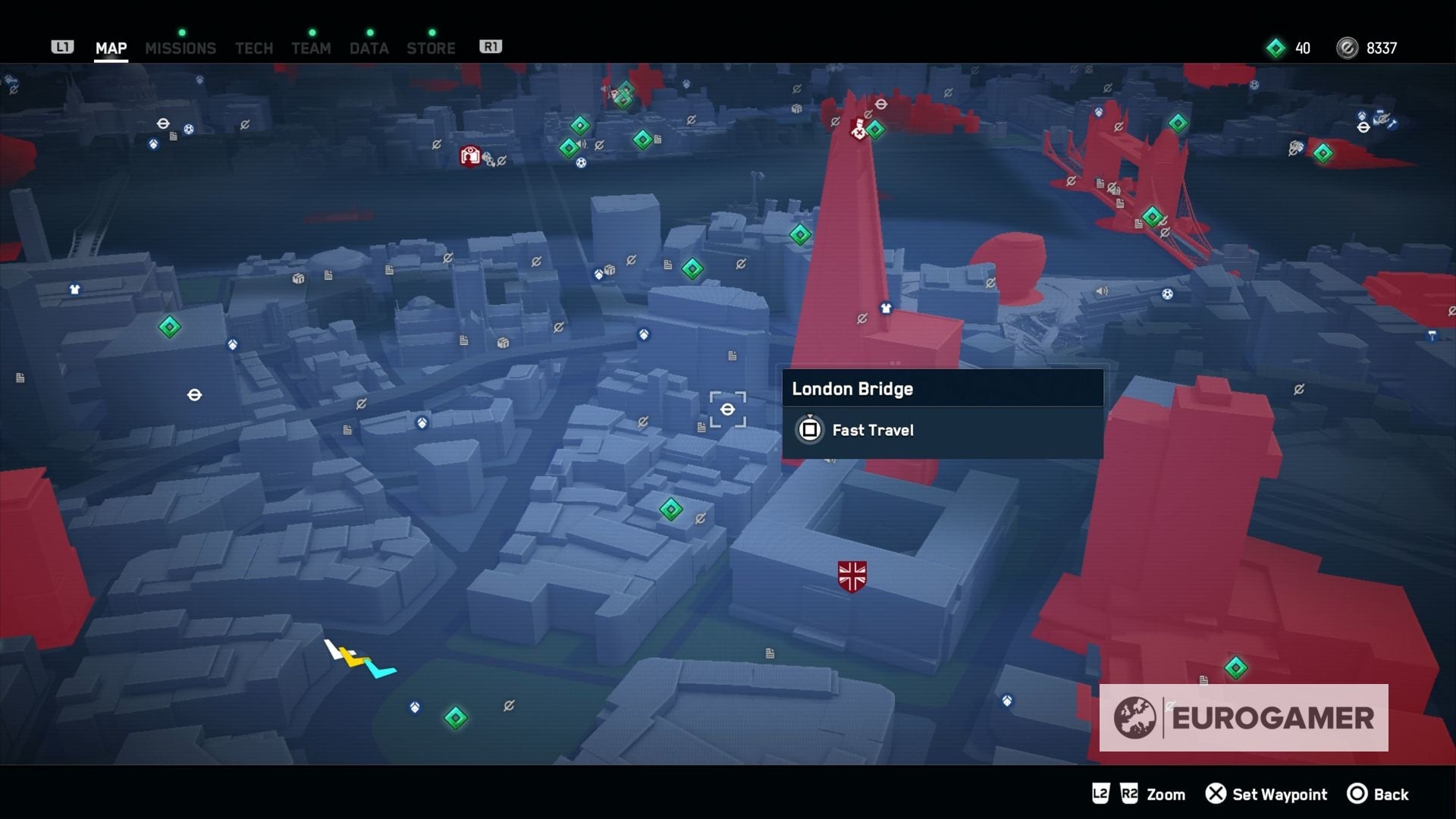1456x819 pixels.
Task: Click the football collectible icon near the top
Action: [582, 163]
